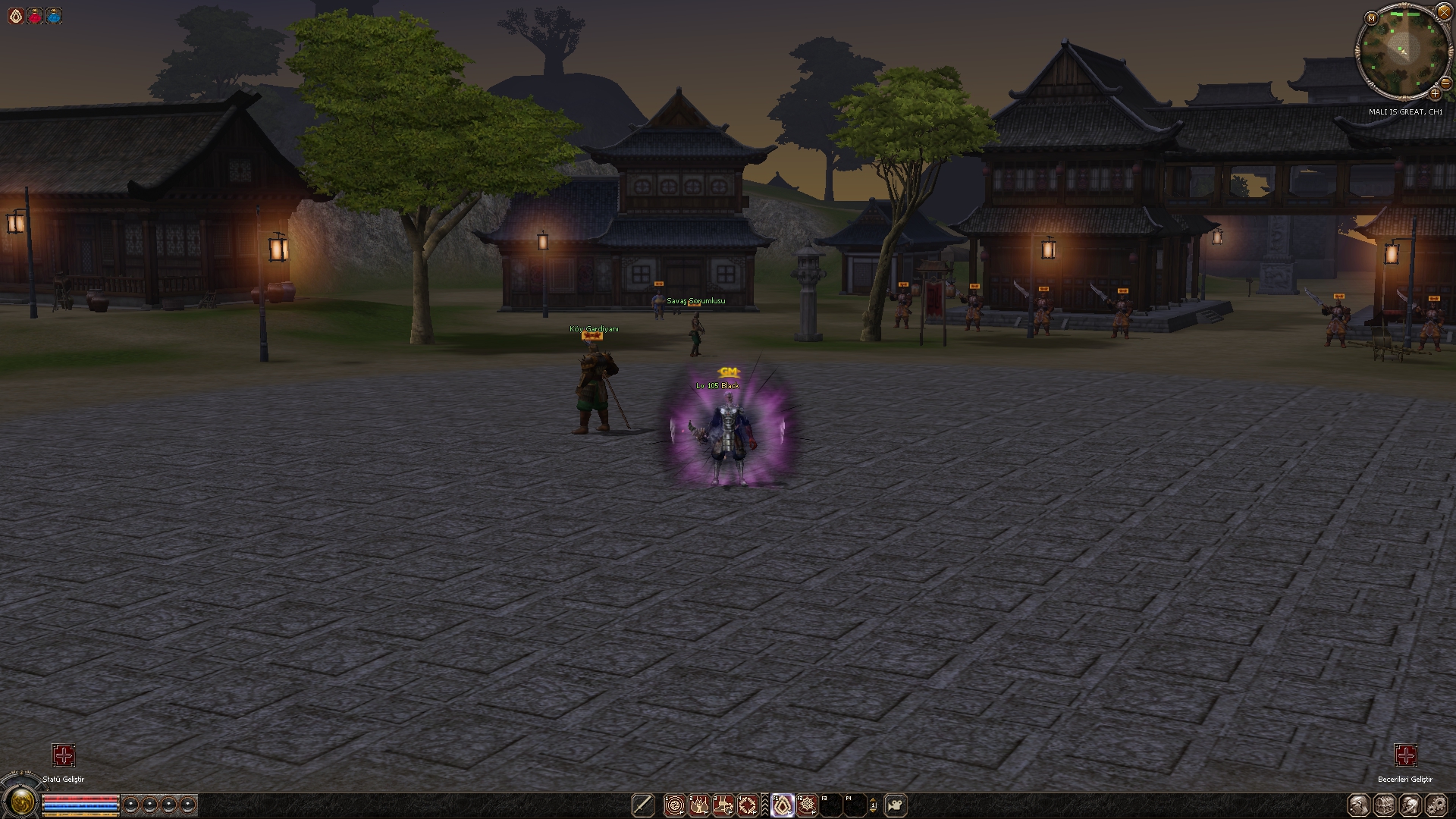Trigger the glowing F1 aura skill
The width and height of the screenshot is (1456, 819).
coord(783,805)
